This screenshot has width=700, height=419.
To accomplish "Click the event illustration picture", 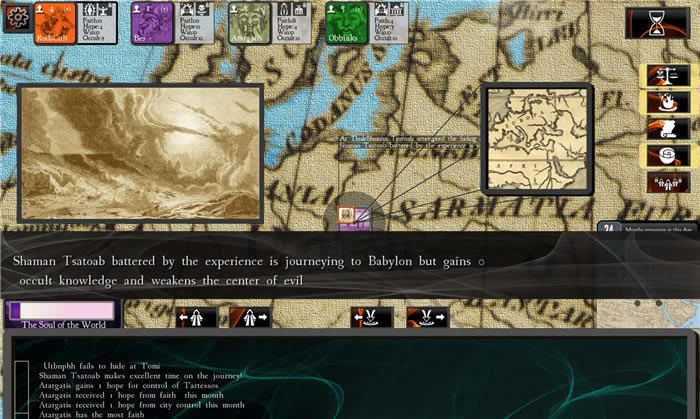I will tap(140, 138).
